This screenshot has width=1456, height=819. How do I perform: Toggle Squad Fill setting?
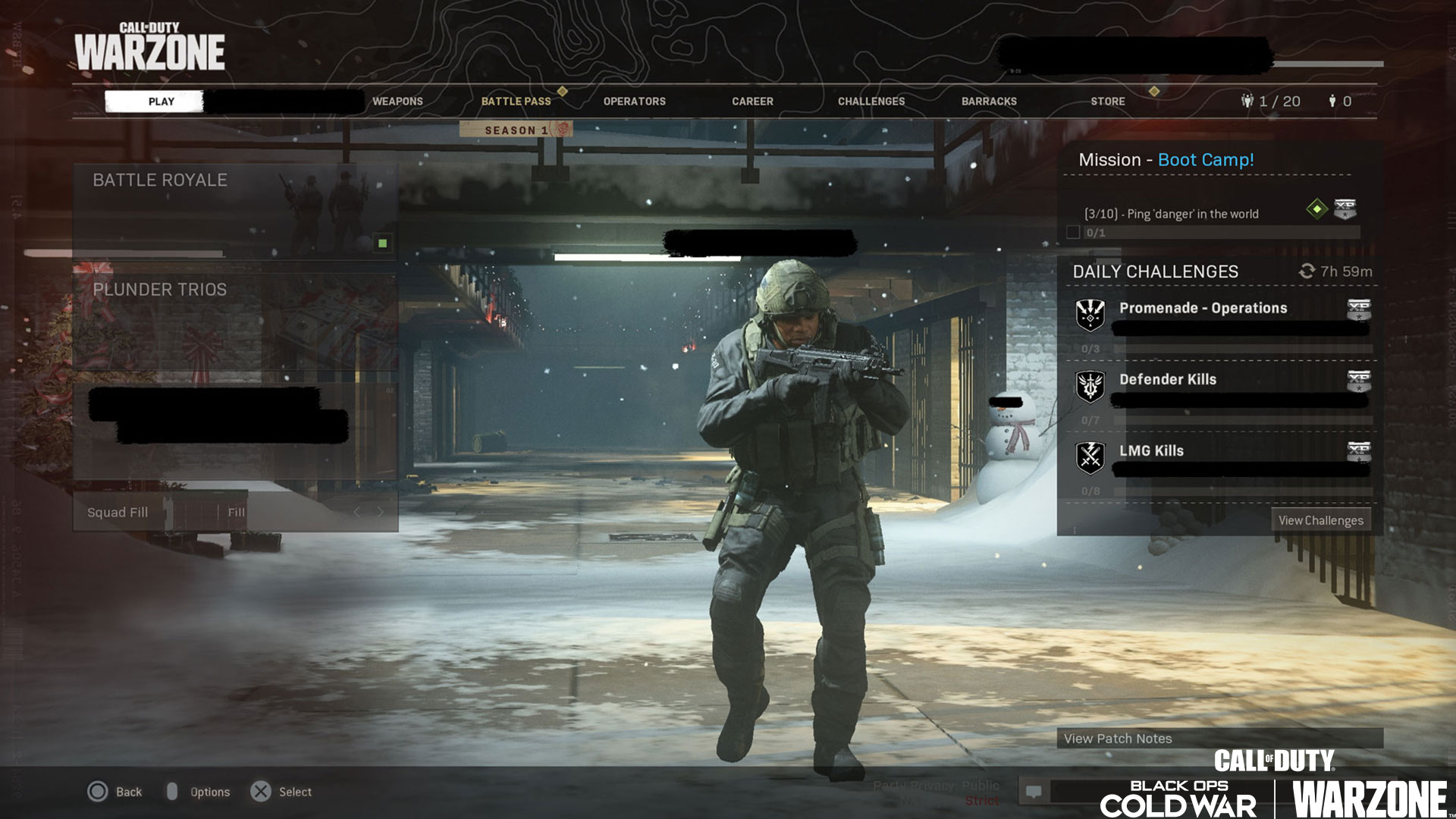click(118, 512)
